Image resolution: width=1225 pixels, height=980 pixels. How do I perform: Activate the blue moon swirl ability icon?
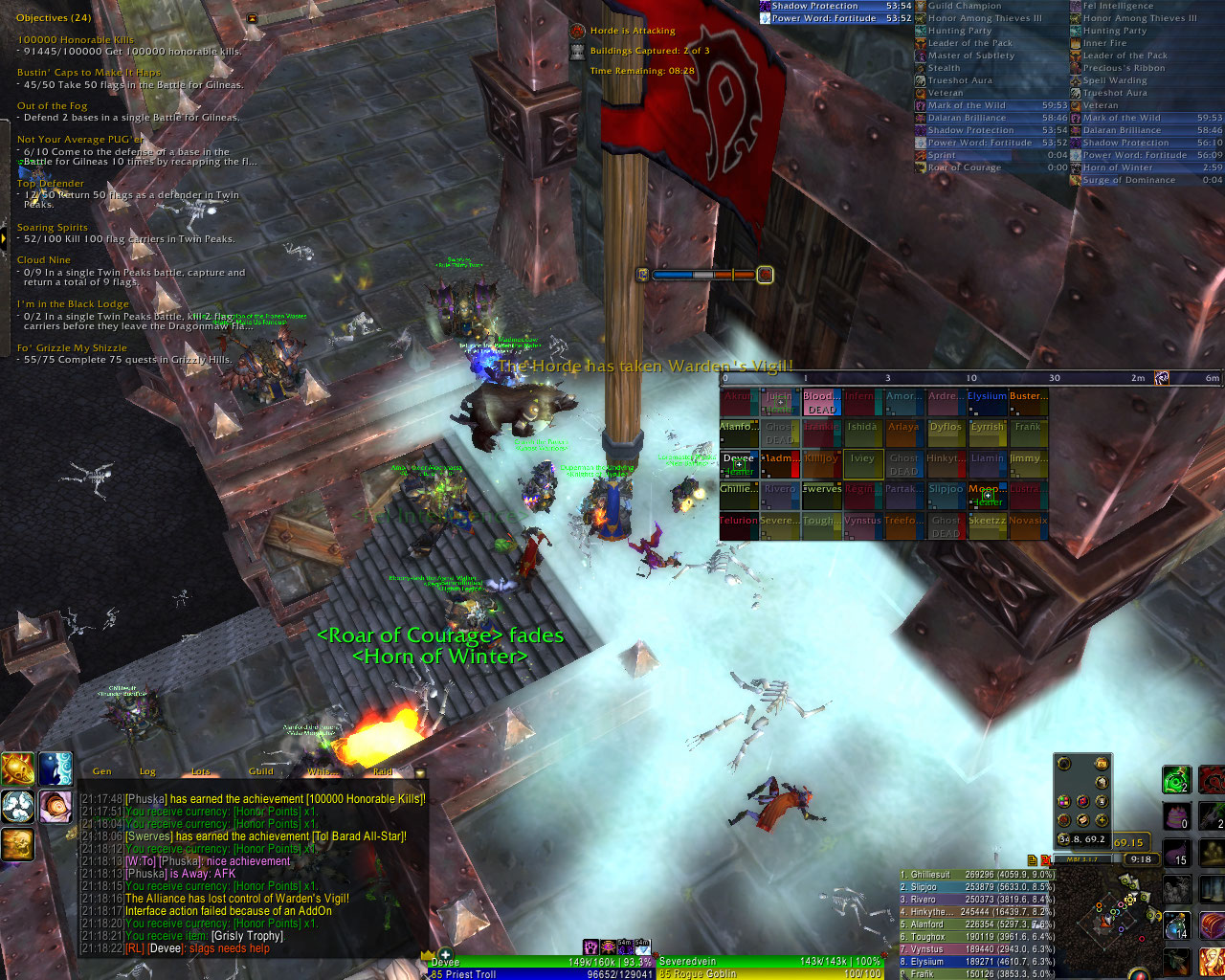coord(56,768)
